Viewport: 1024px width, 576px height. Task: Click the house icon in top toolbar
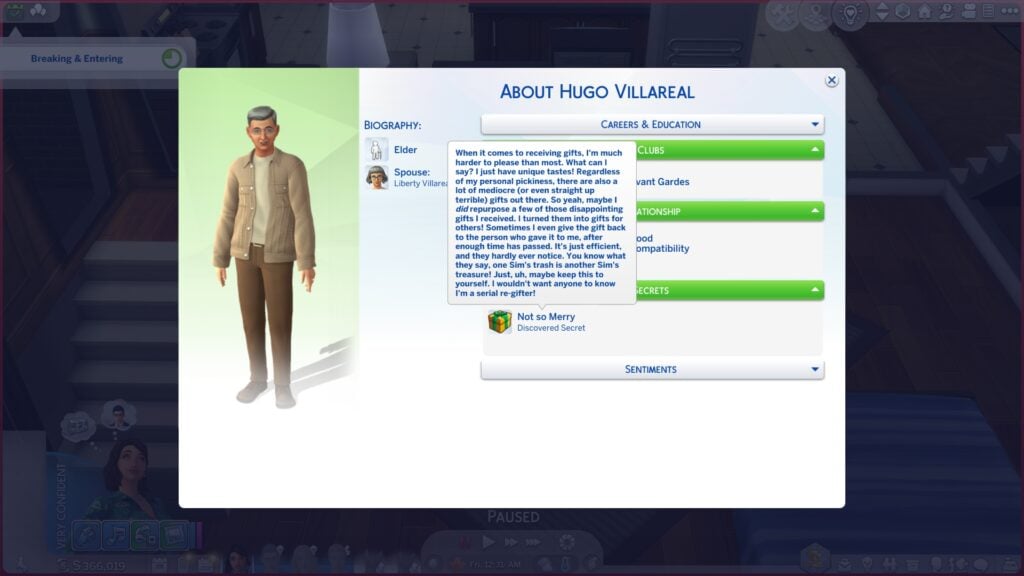(x=924, y=12)
